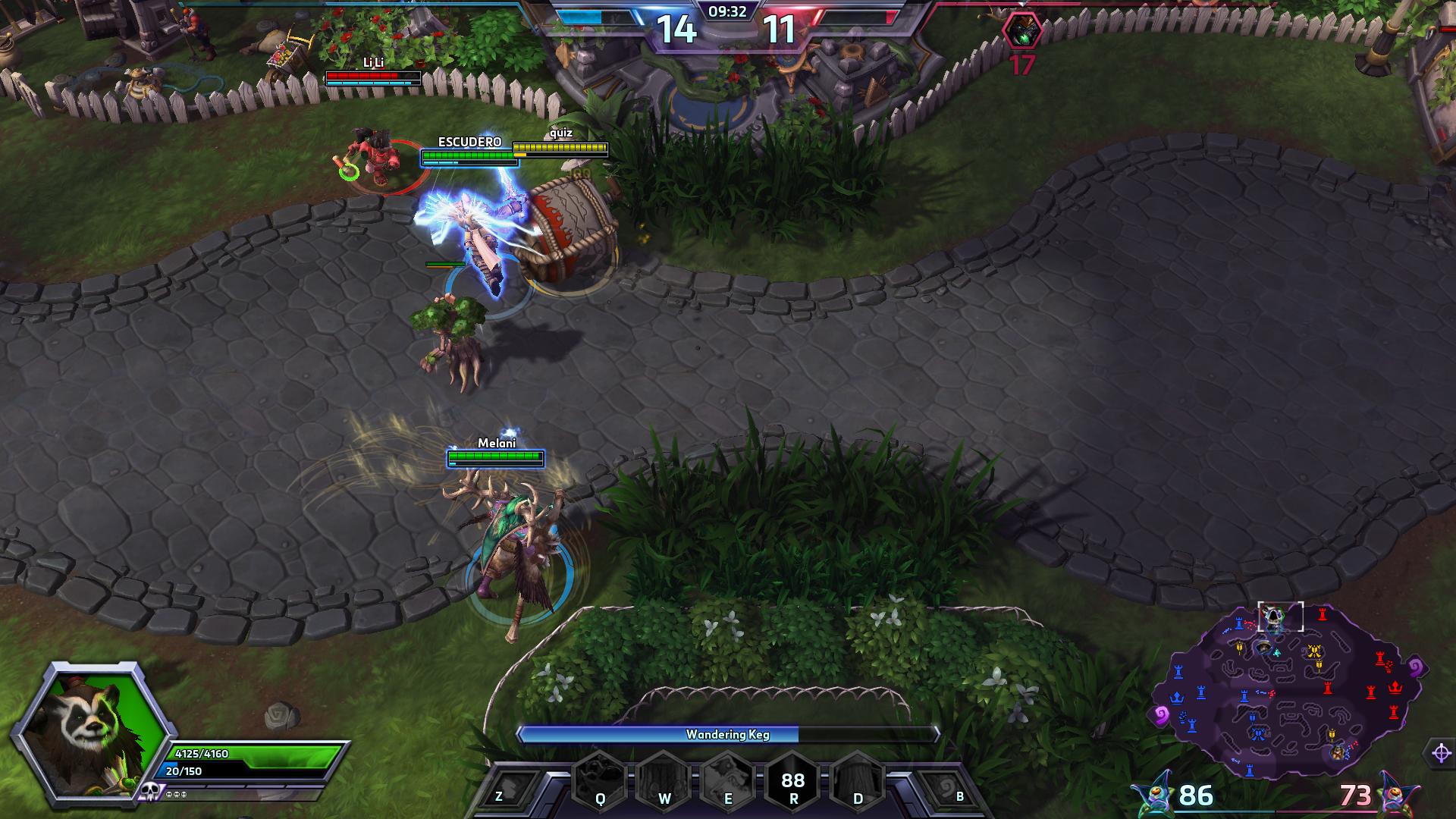Select the R heroic ability on cooldown
The width and height of the screenshot is (1456, 819).
pos(792,779)
